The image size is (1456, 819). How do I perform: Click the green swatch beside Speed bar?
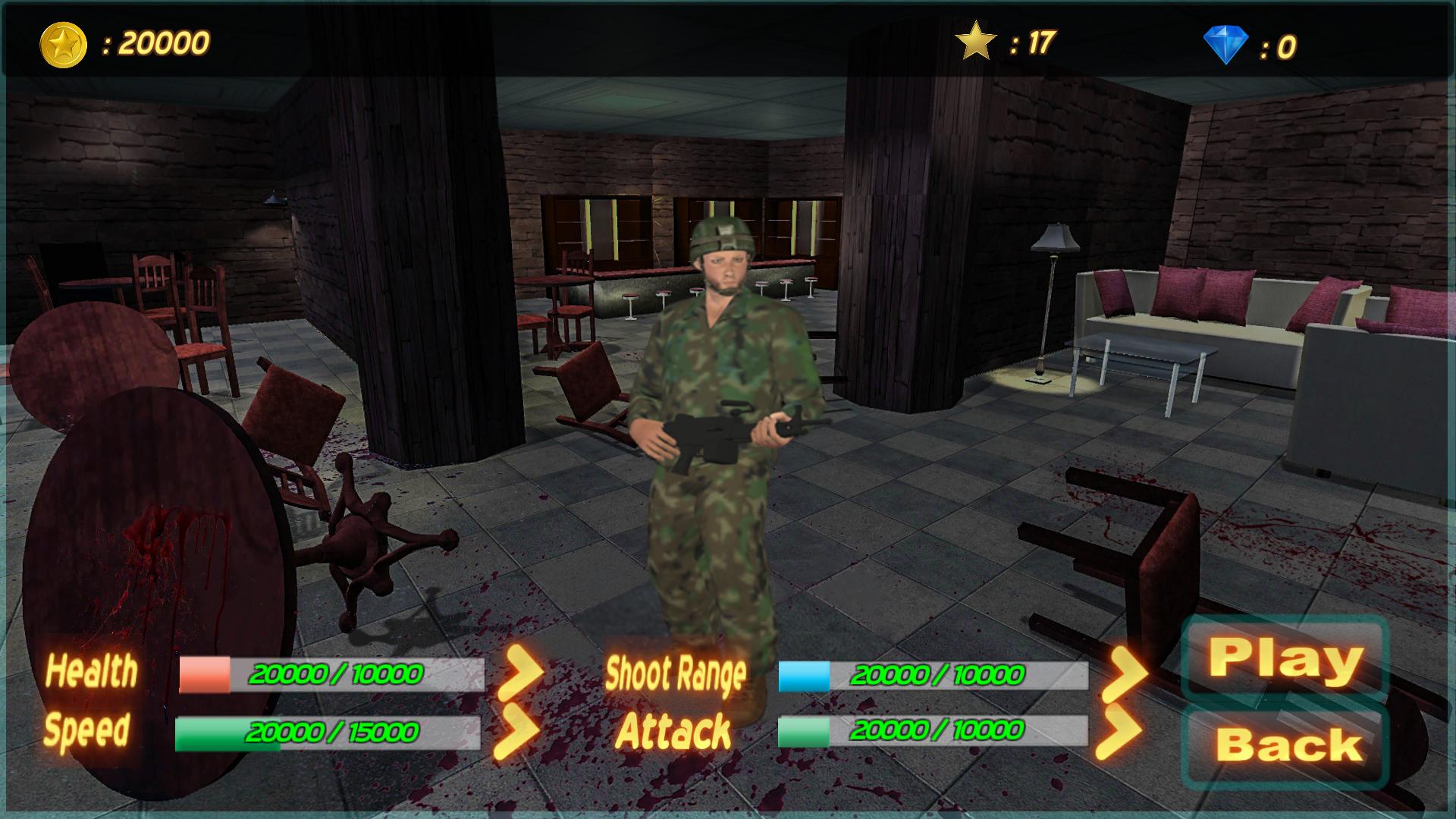[203, 733]
